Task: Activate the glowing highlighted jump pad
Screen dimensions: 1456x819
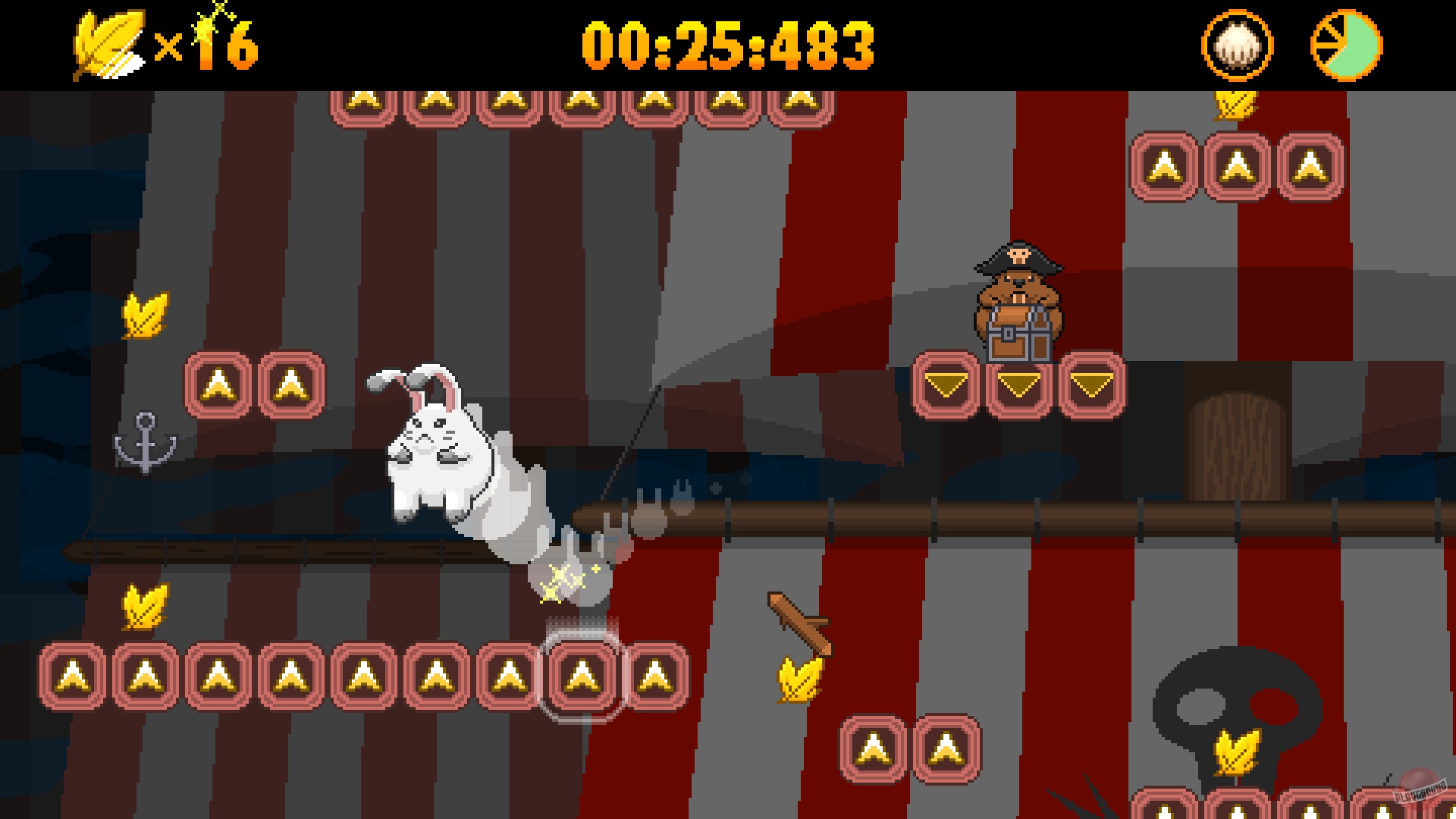Action: (x=580, y=675)
